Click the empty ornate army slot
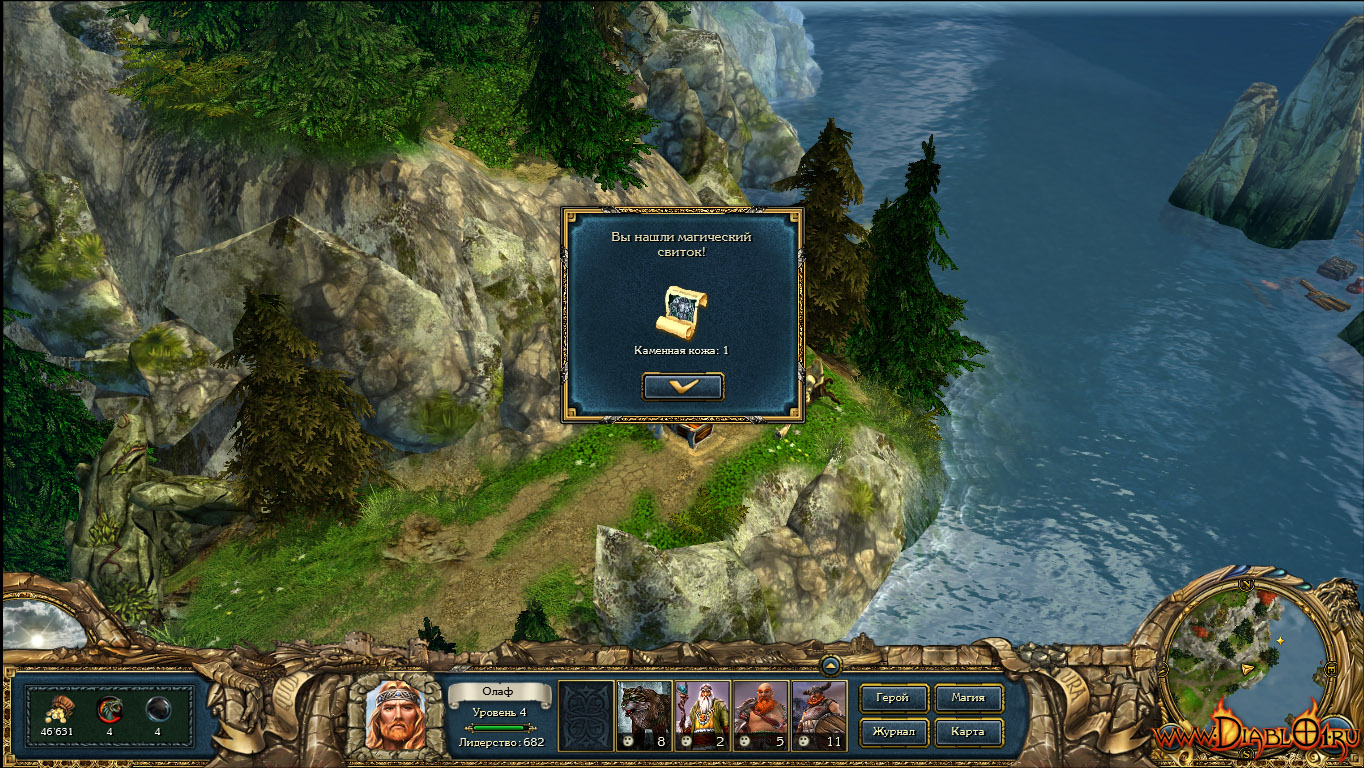 coord(586,715)
